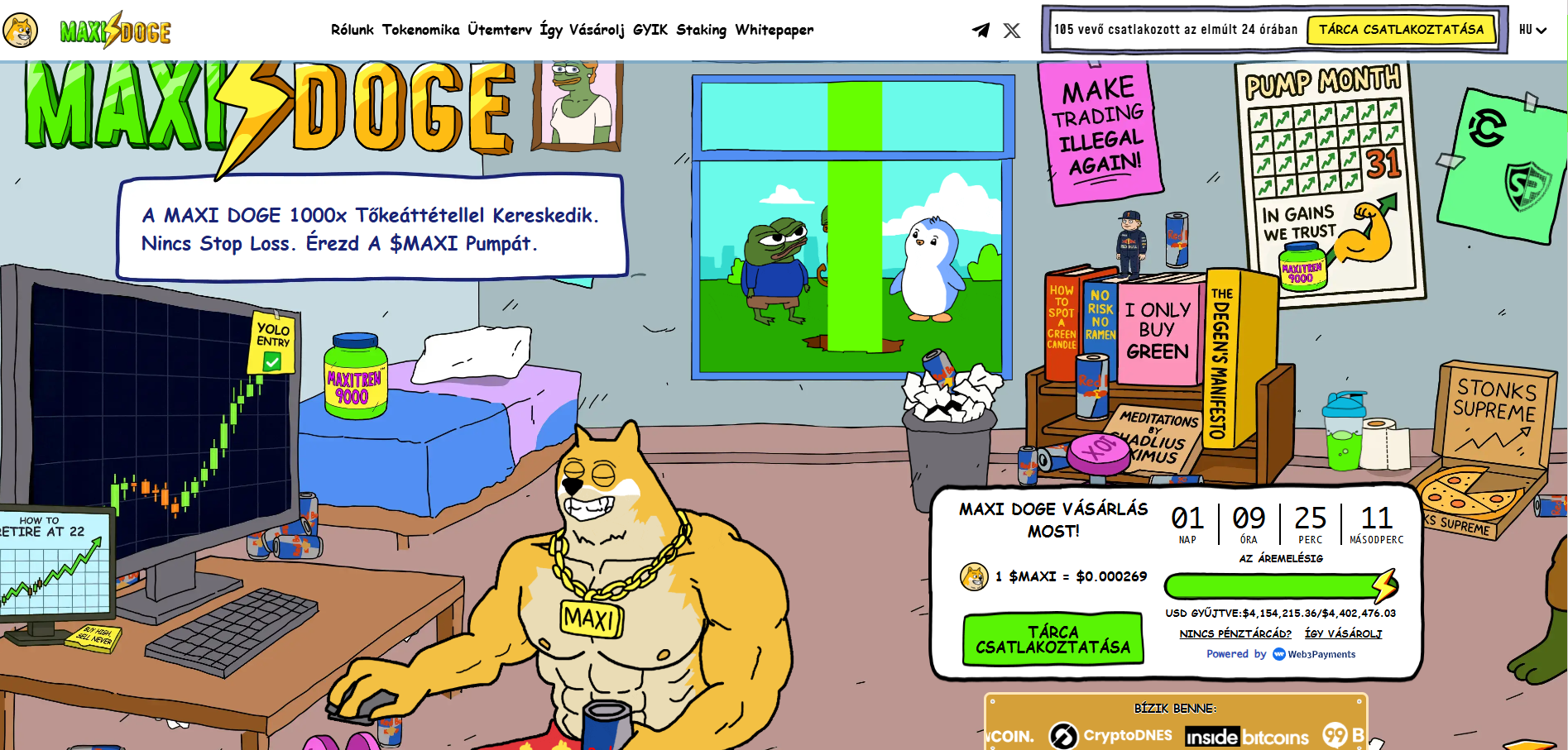The height and width of the screenshot is (750, 1568).
Task: Open the CryptoDNES partner logo
Action: [x=1111, y=735]
